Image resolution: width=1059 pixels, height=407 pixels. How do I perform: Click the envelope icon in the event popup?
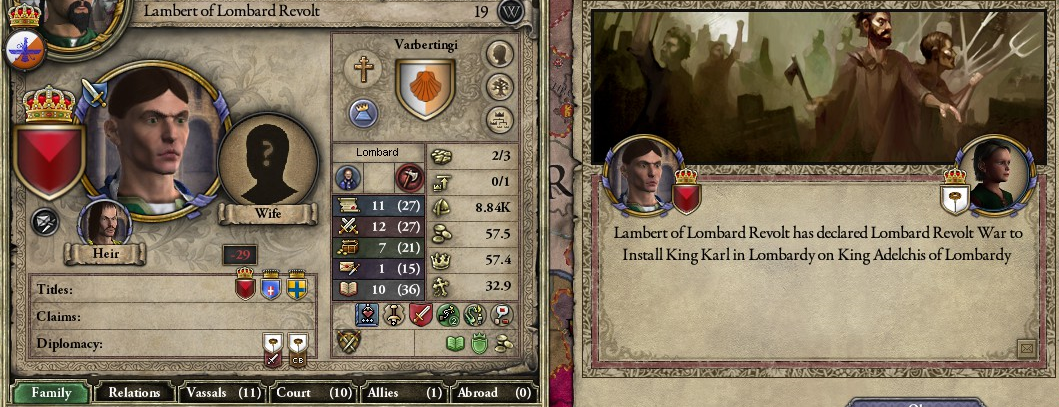point(1025,348)
